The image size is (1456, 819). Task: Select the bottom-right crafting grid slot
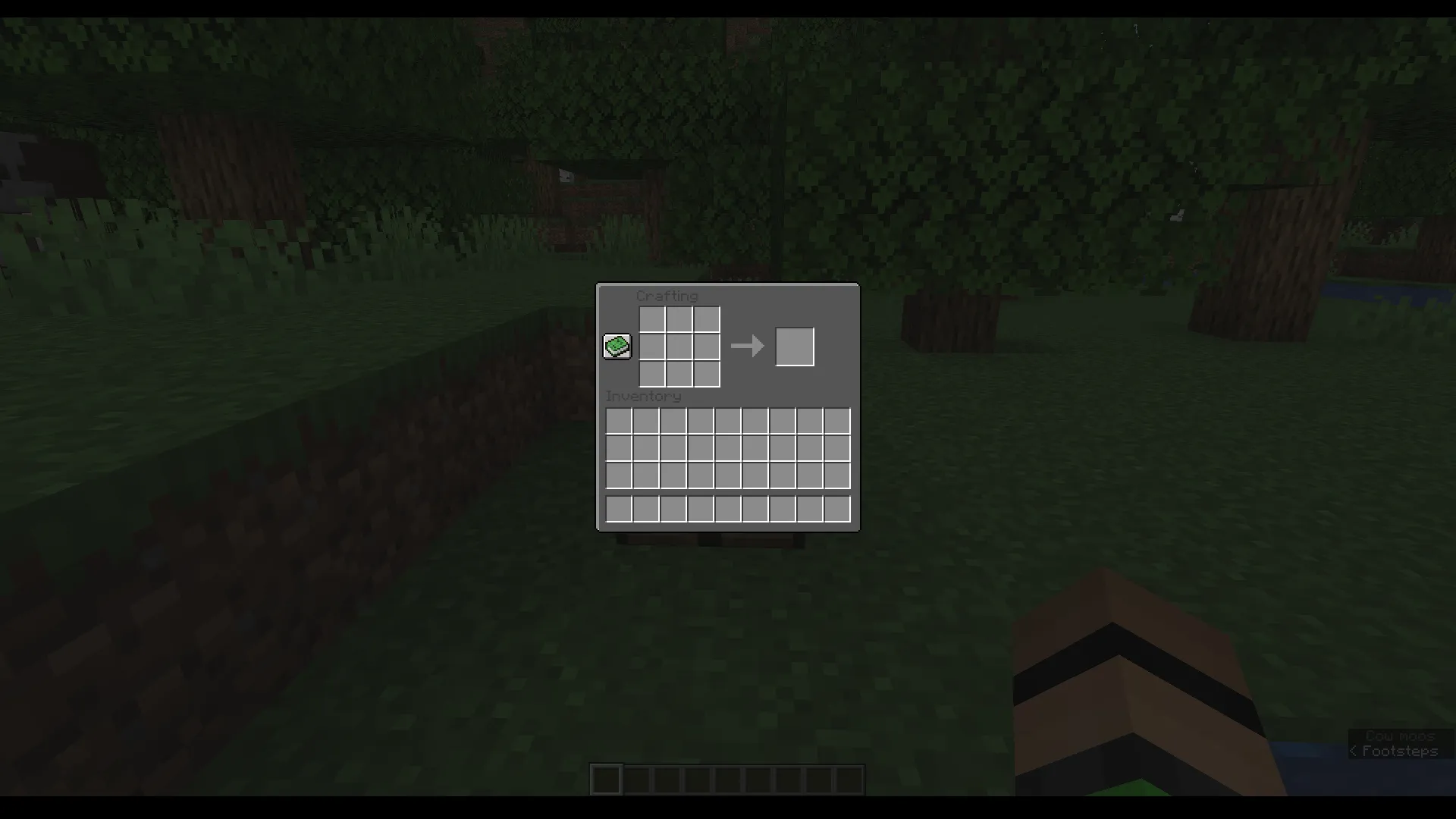click(x=708, y=374)
